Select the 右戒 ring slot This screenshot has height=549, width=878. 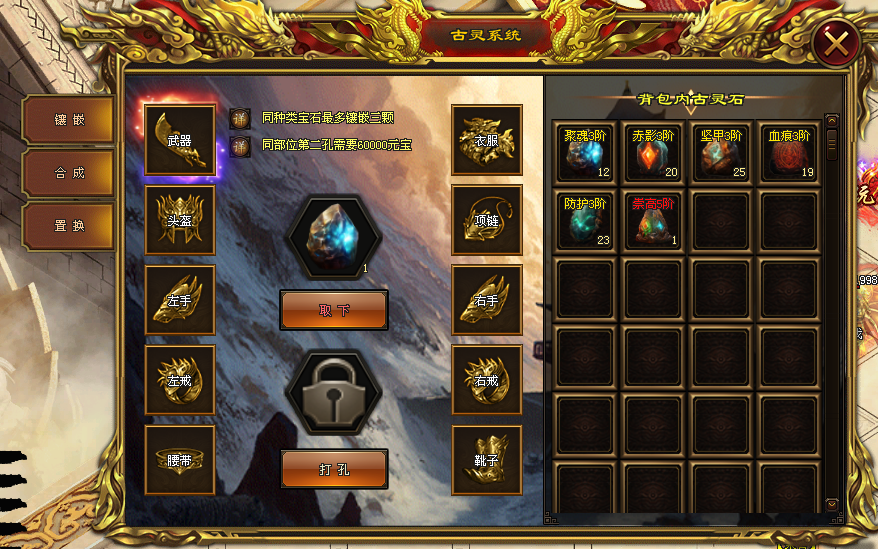click(x=487, y=380)
